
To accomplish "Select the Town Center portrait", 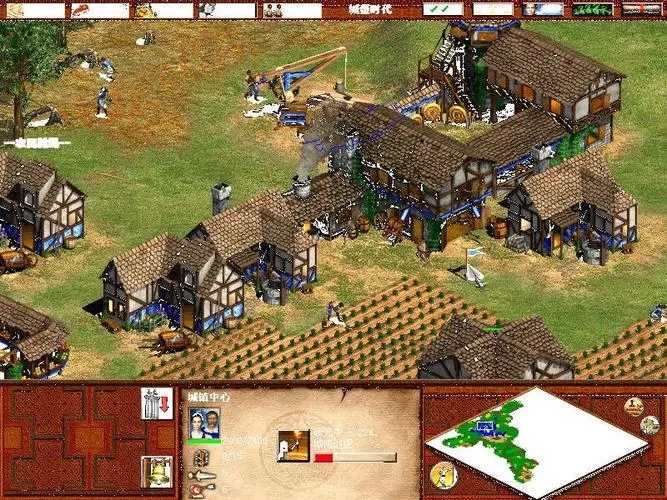I will click(205, 423).
